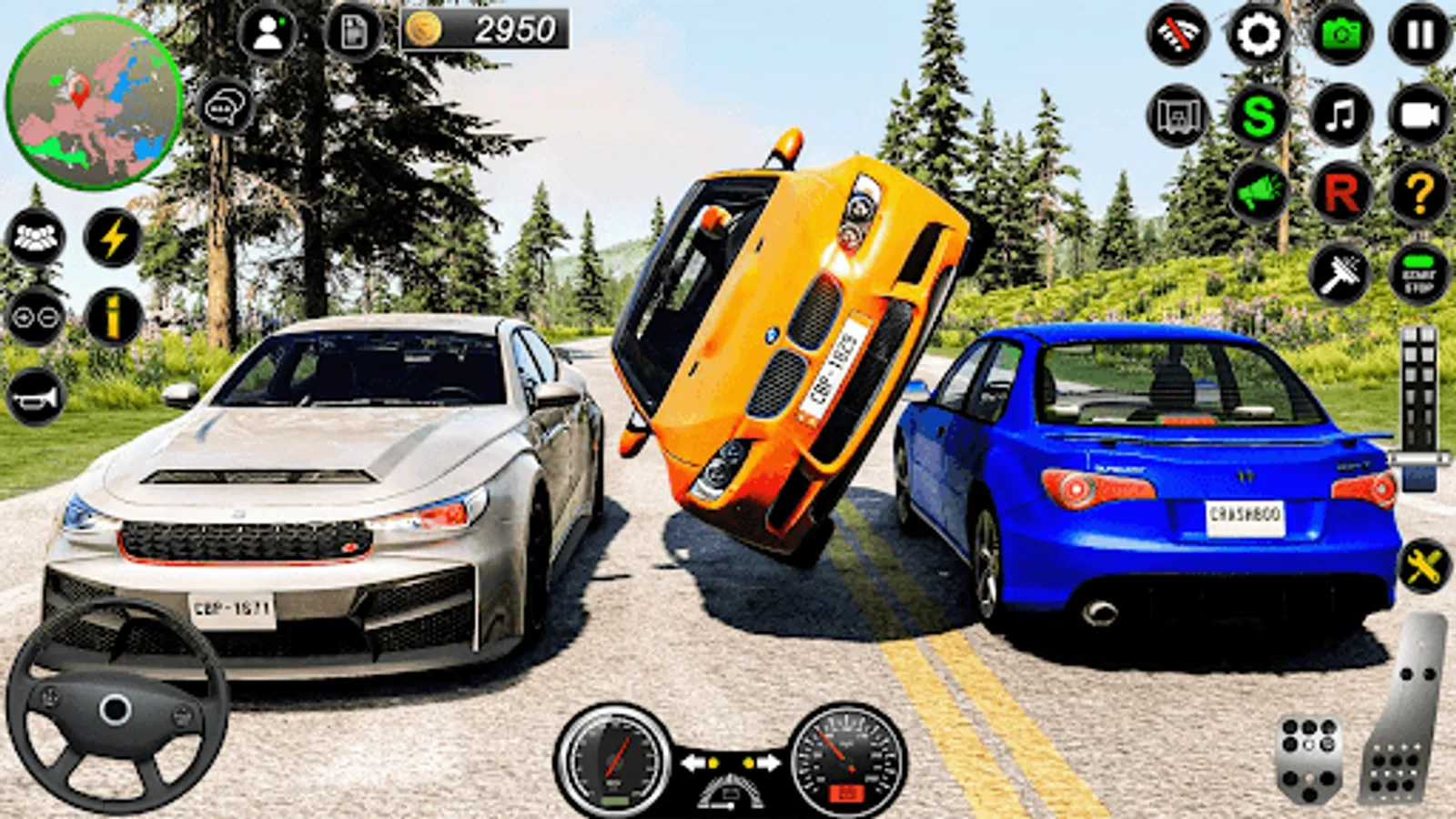
Task: Toggle the crossed-out wifi icon
Action: [1178, 35]
